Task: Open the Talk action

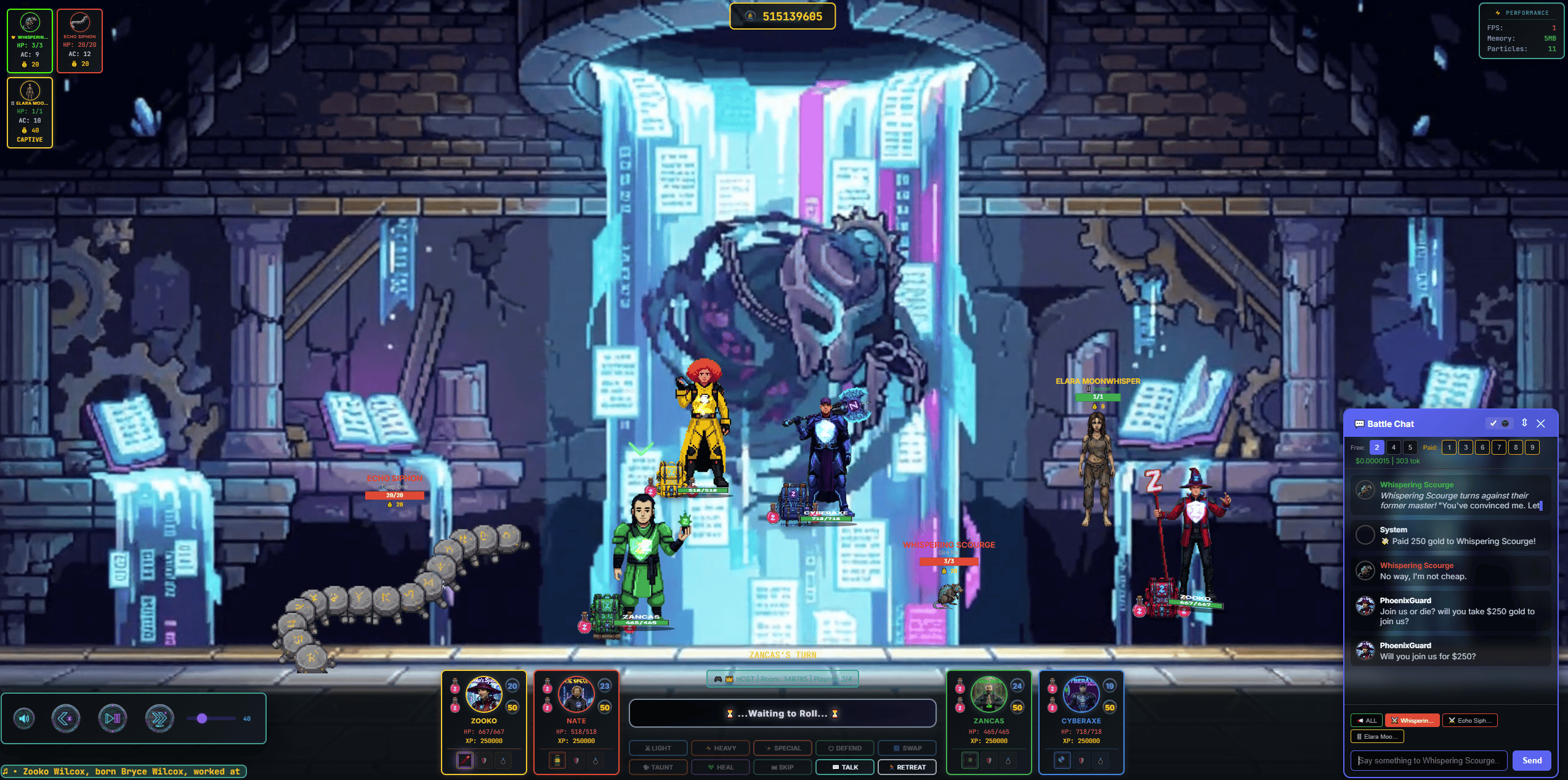Action: point(844,767)
